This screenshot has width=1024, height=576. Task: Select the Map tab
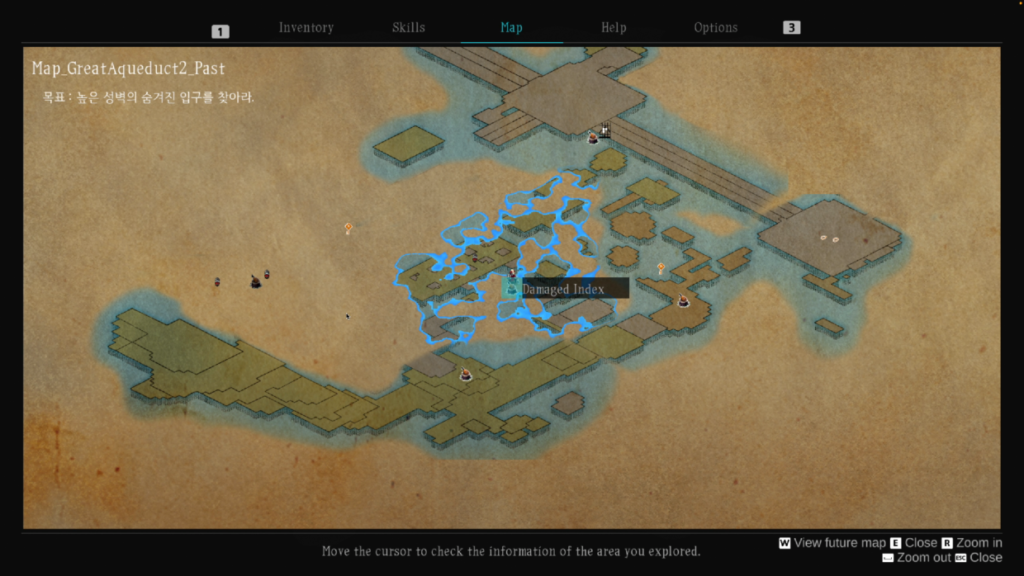pyautogui.click(x=511, y=28)
